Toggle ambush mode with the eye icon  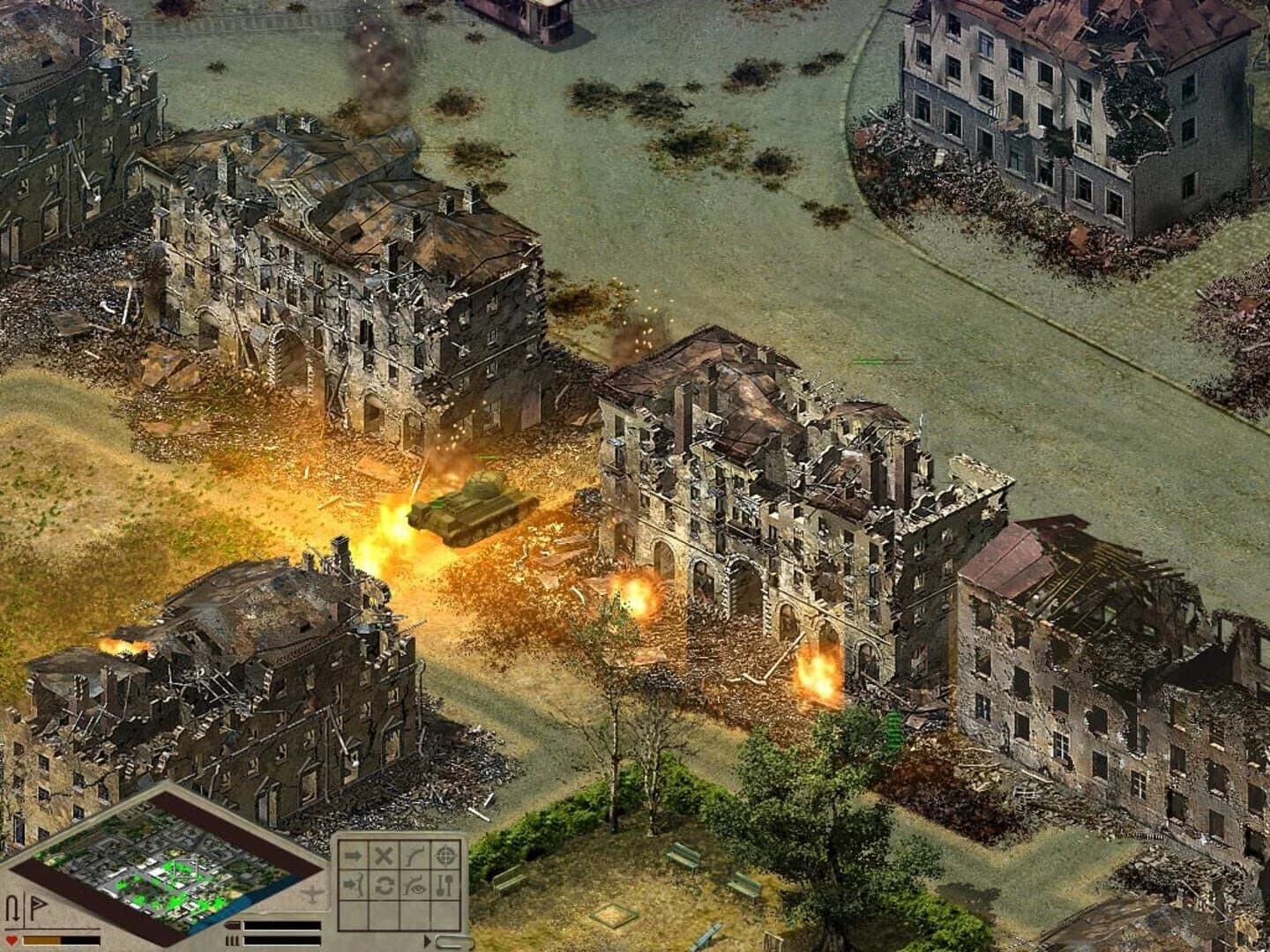(x=415, y=886)
